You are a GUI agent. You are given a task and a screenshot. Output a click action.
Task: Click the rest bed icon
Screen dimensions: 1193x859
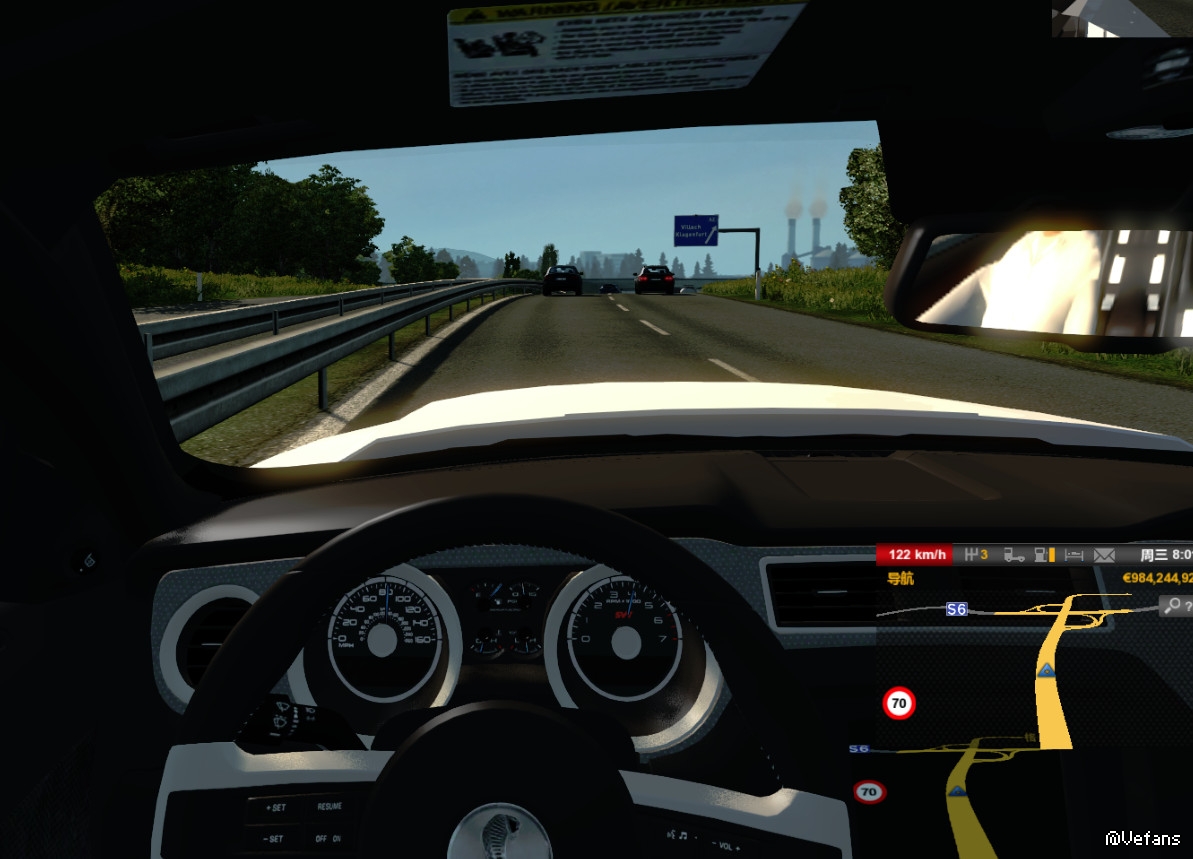[1075, 554]
